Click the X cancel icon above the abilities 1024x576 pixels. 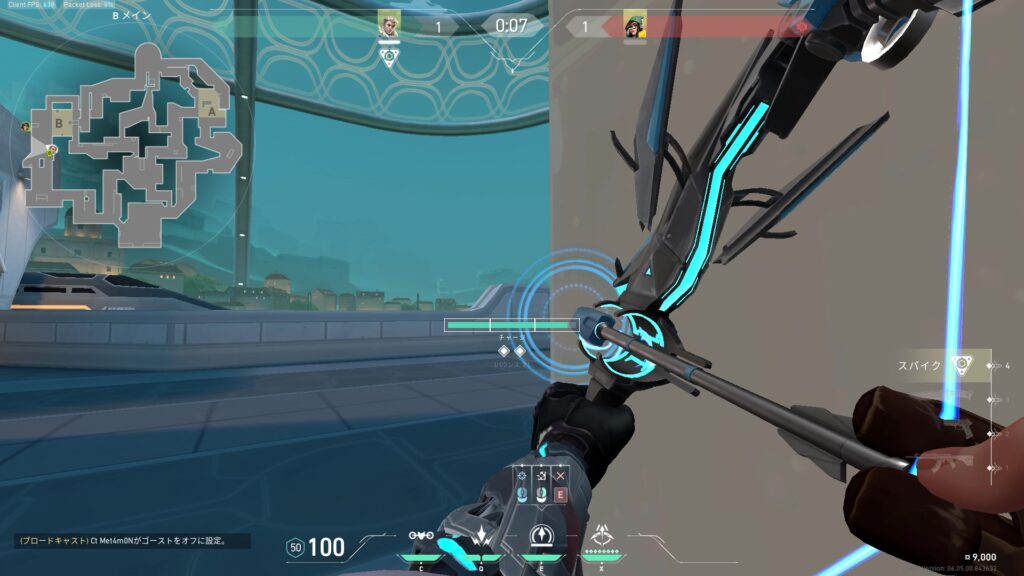click(560, 476)
